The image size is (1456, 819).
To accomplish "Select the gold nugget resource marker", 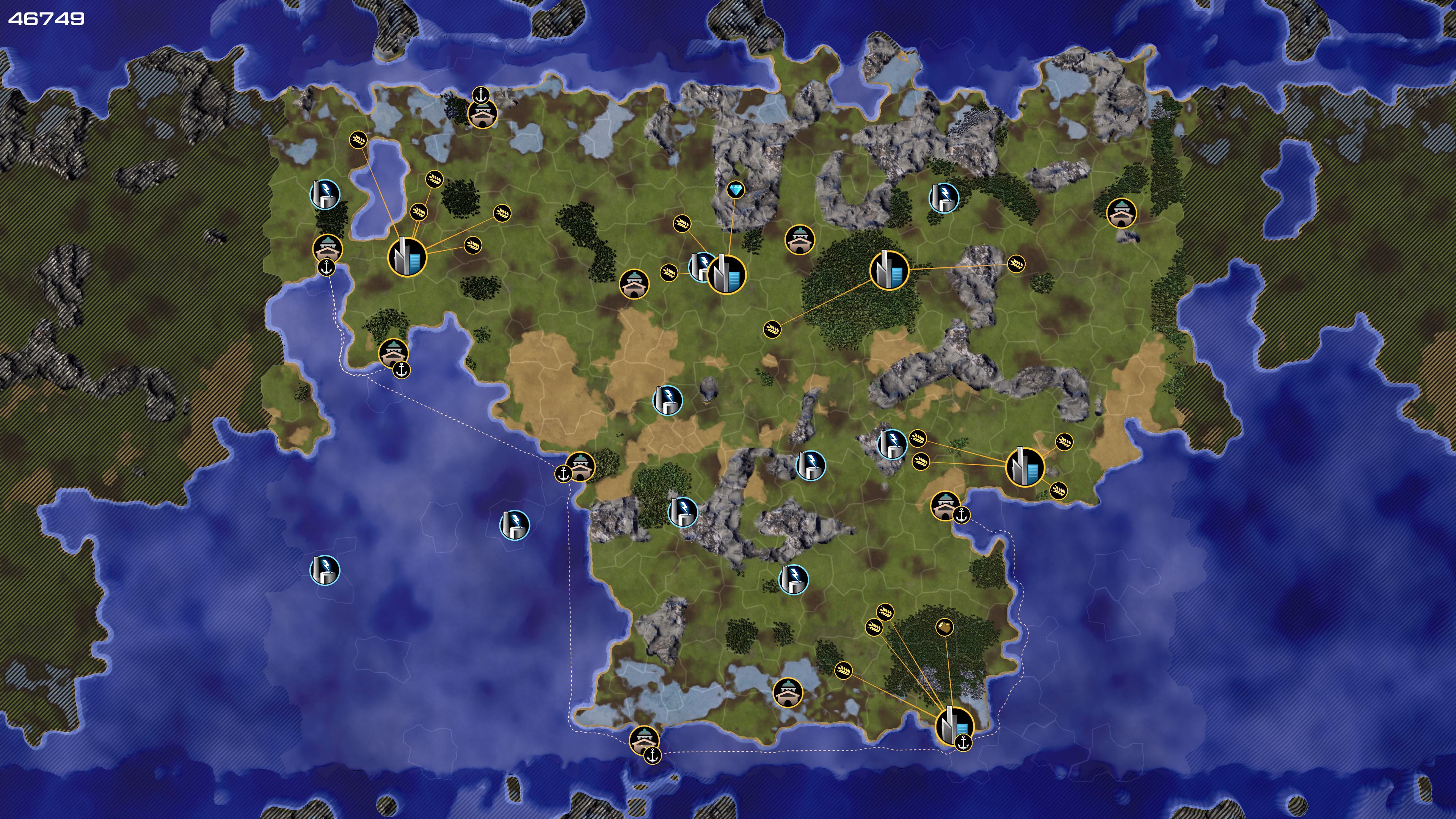I will pyautogui.click(x=945, y=627).
